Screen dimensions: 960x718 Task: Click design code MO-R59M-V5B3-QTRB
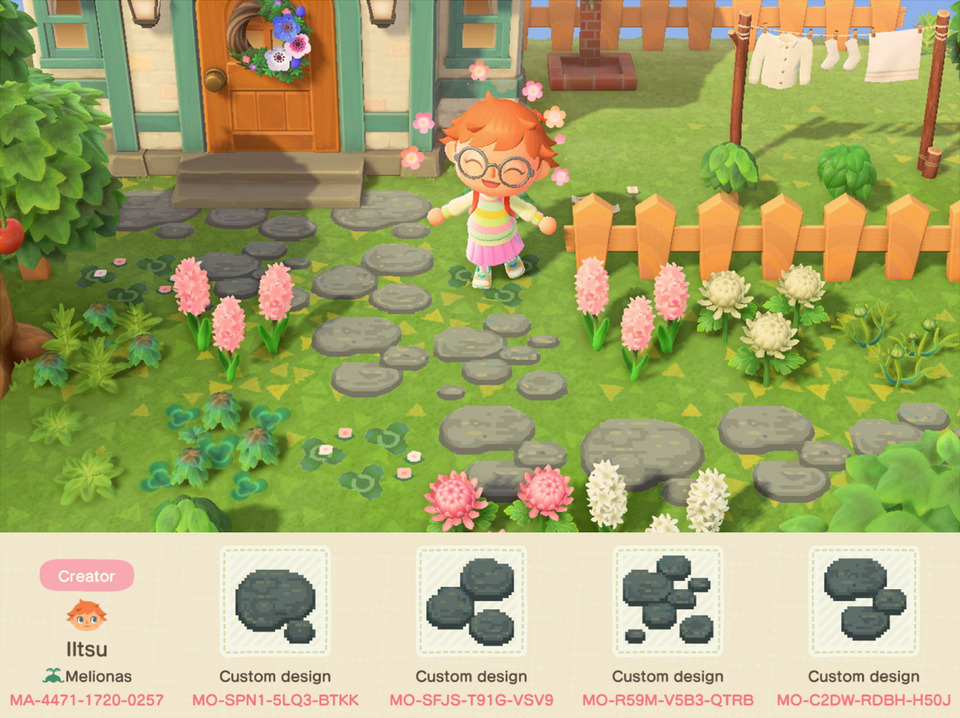pyautogui.click(x=667, y=699)
